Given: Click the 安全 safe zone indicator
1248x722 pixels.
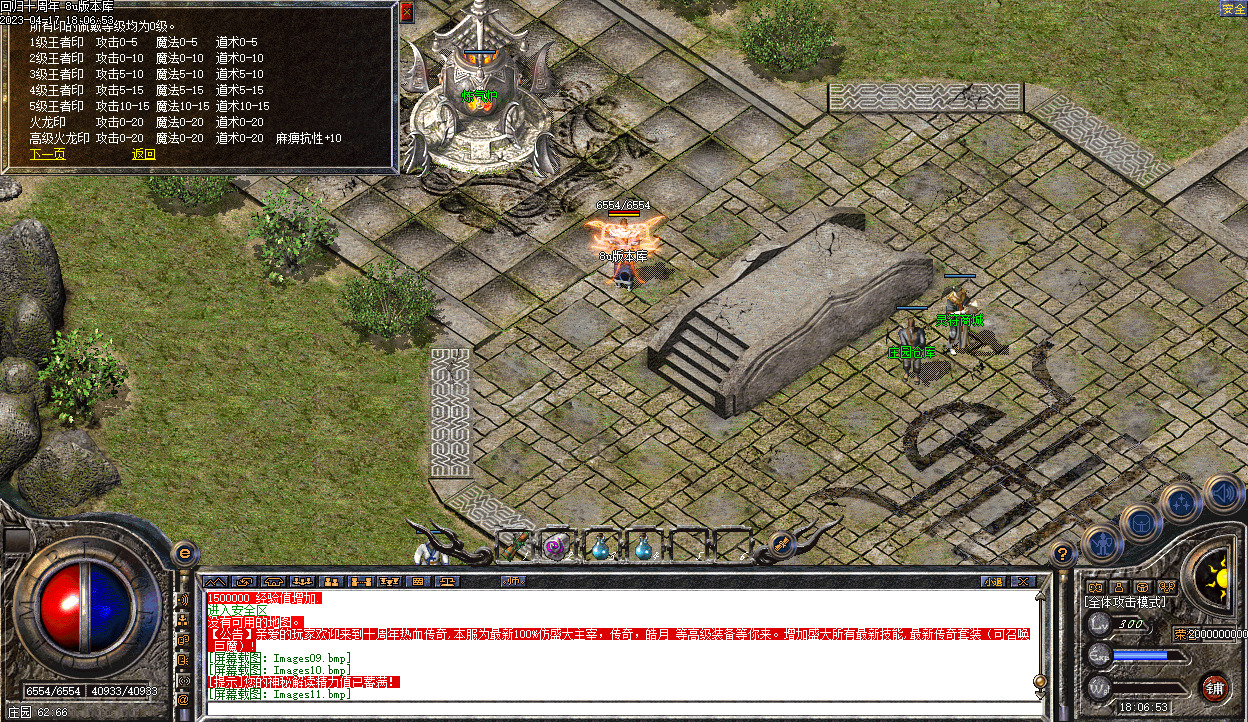Looking at the screenshot, I should pos(1232,9).
